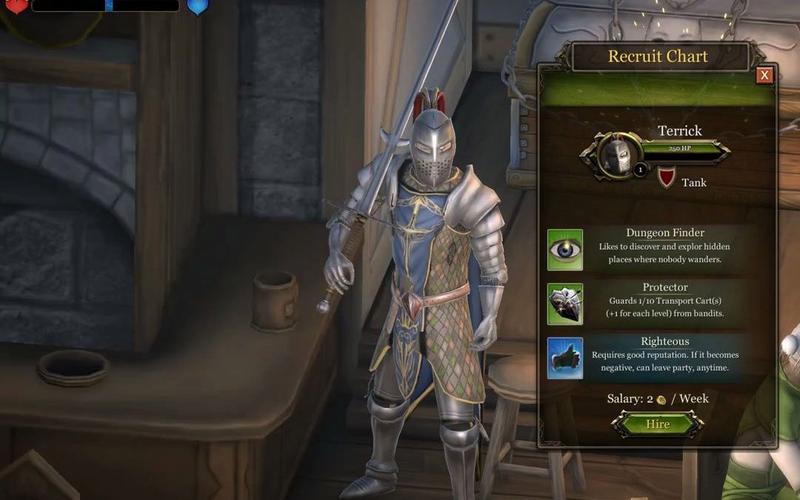The height and width of the screenshot is (500, 800).
Task: Select the Dungeon Finder eye trait icon
Action: click(x=565, y=250)
